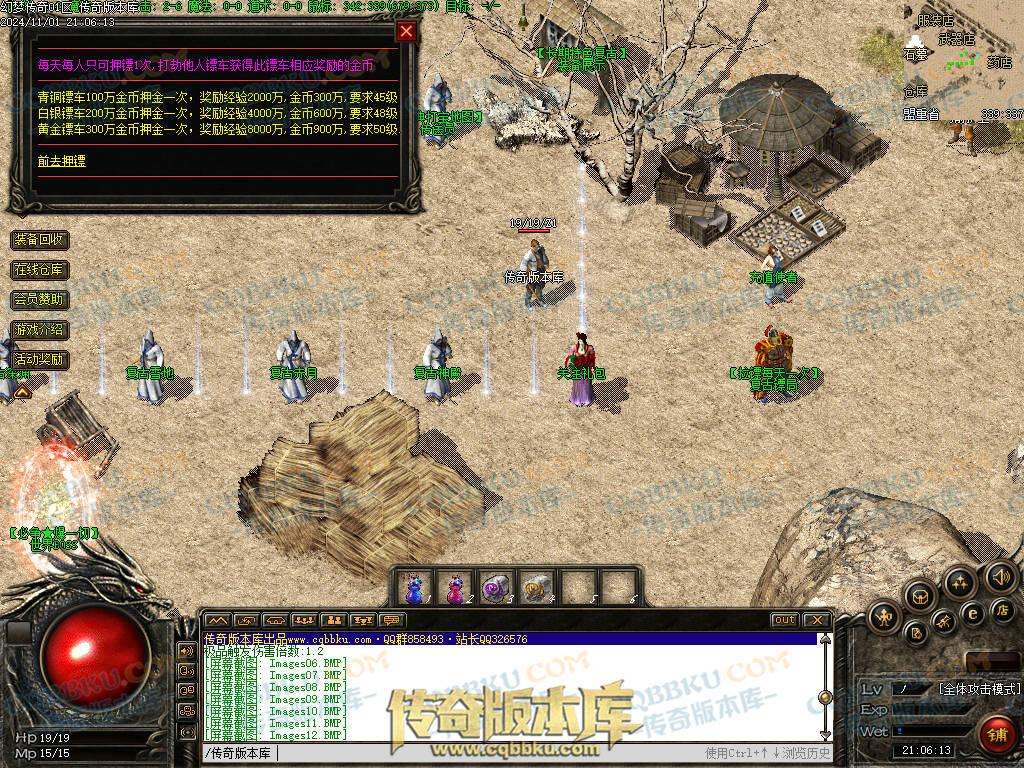Follow the 前去押镖 link

(62, 160)
